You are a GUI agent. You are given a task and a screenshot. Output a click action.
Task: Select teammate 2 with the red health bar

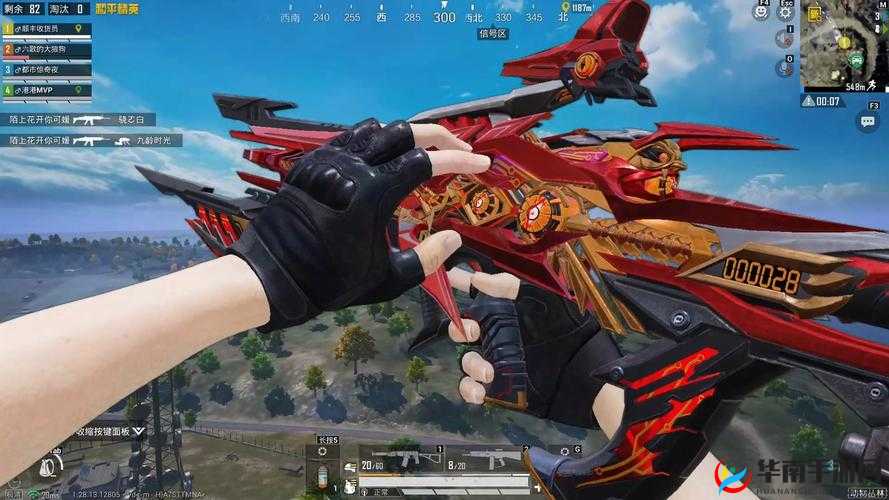(46, 50)
